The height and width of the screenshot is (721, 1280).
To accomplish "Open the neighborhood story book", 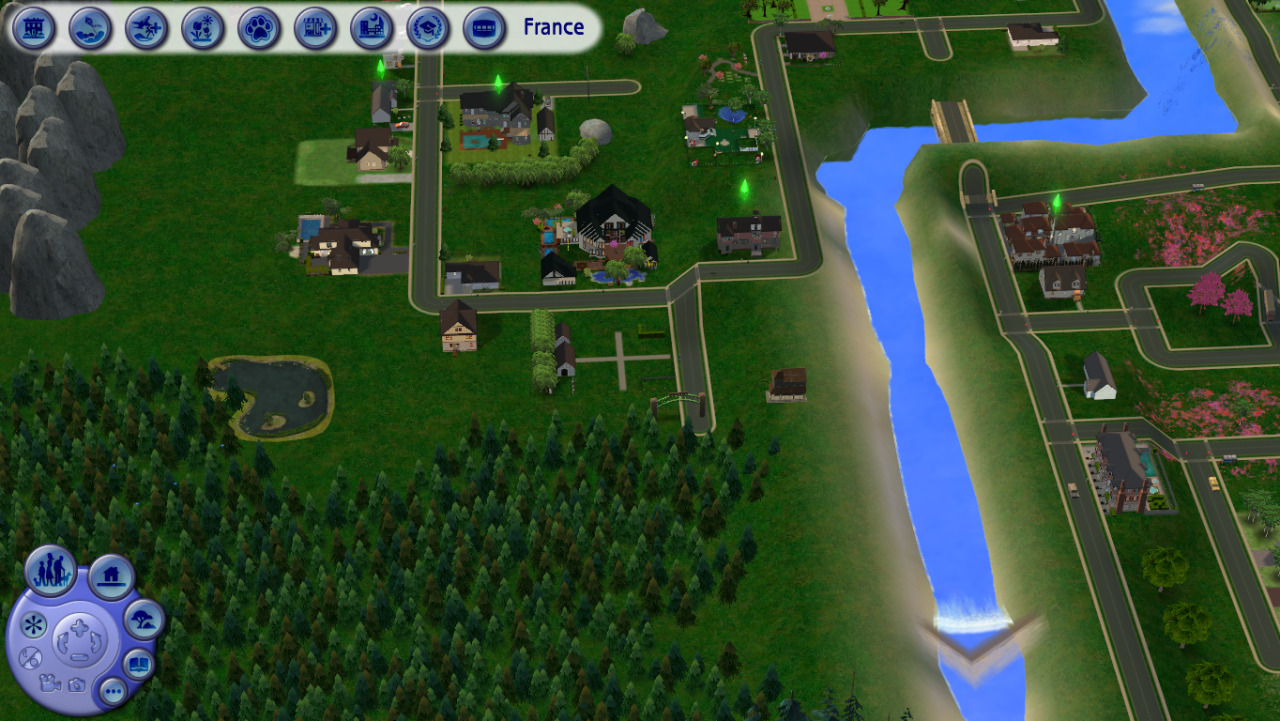I will tap(138, 664).
